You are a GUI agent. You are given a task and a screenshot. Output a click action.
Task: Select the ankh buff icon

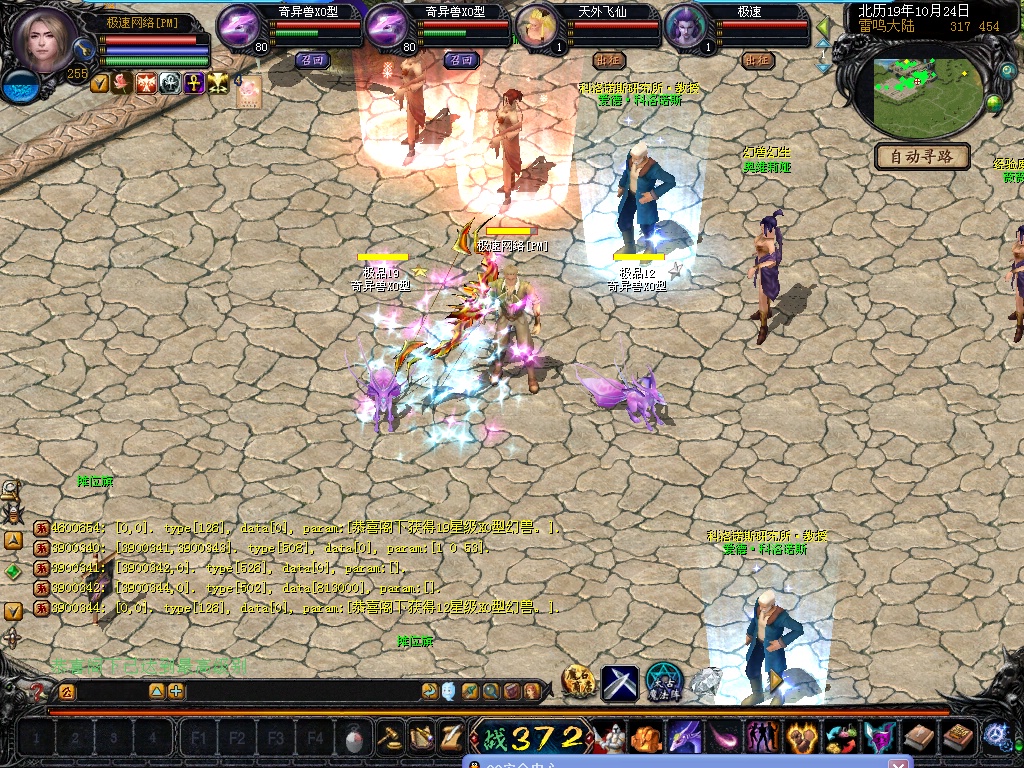[x=194, y=83]
